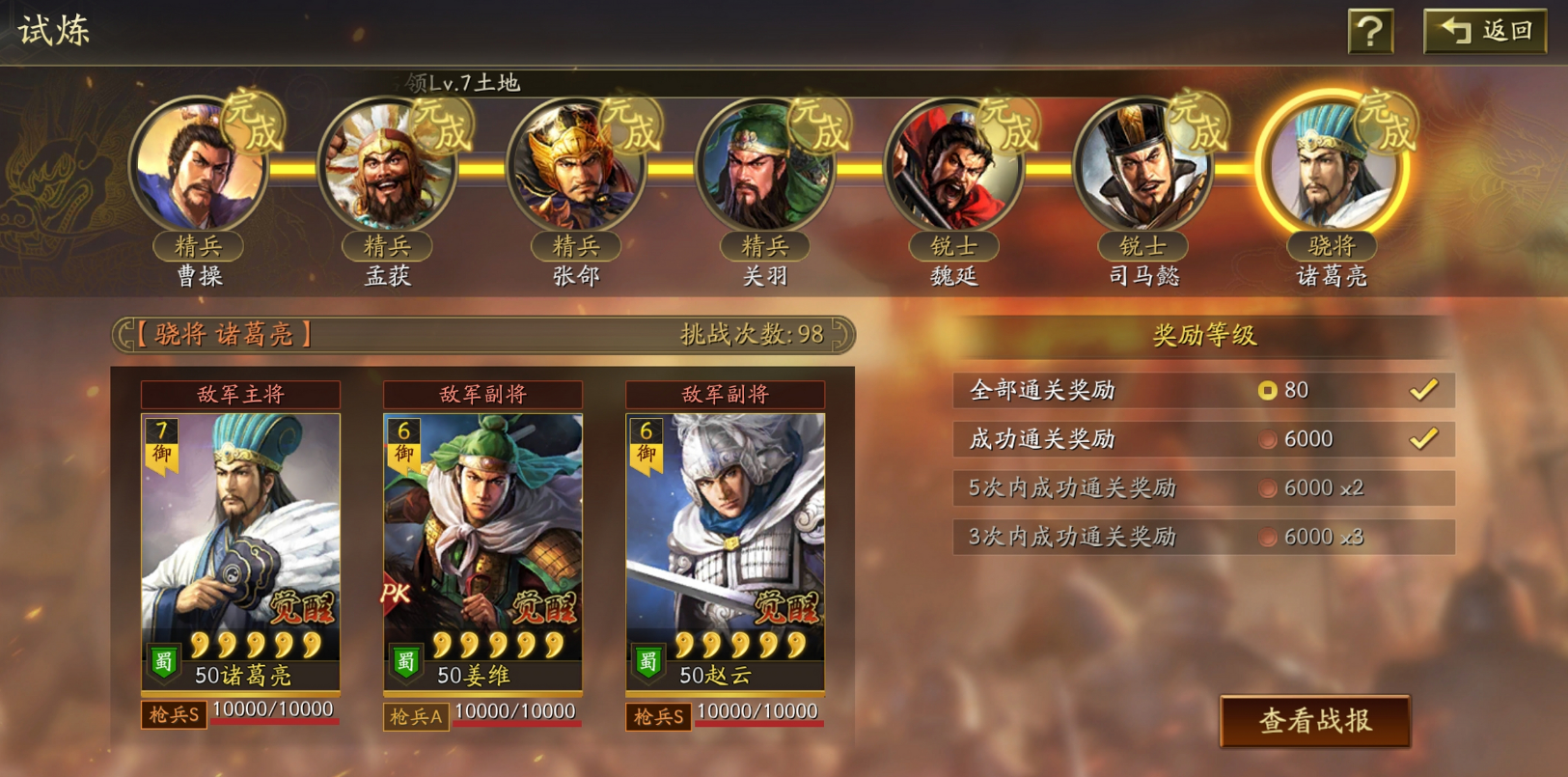The image size is (1568, 777).
Task: Select the 5次内成功通关奖励 row
Action: tap(1203, 488)
